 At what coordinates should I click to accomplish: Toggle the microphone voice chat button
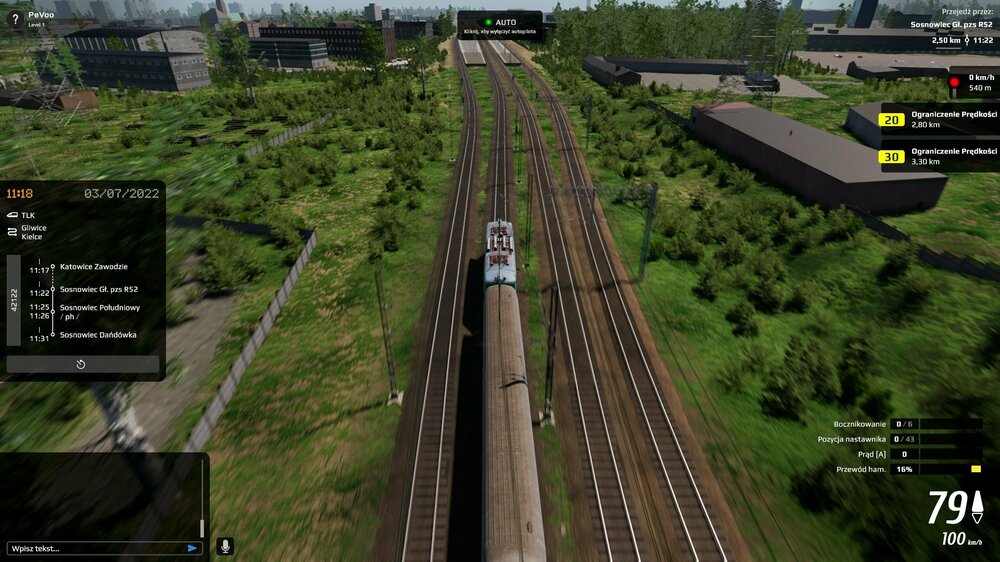pos(225,546)
